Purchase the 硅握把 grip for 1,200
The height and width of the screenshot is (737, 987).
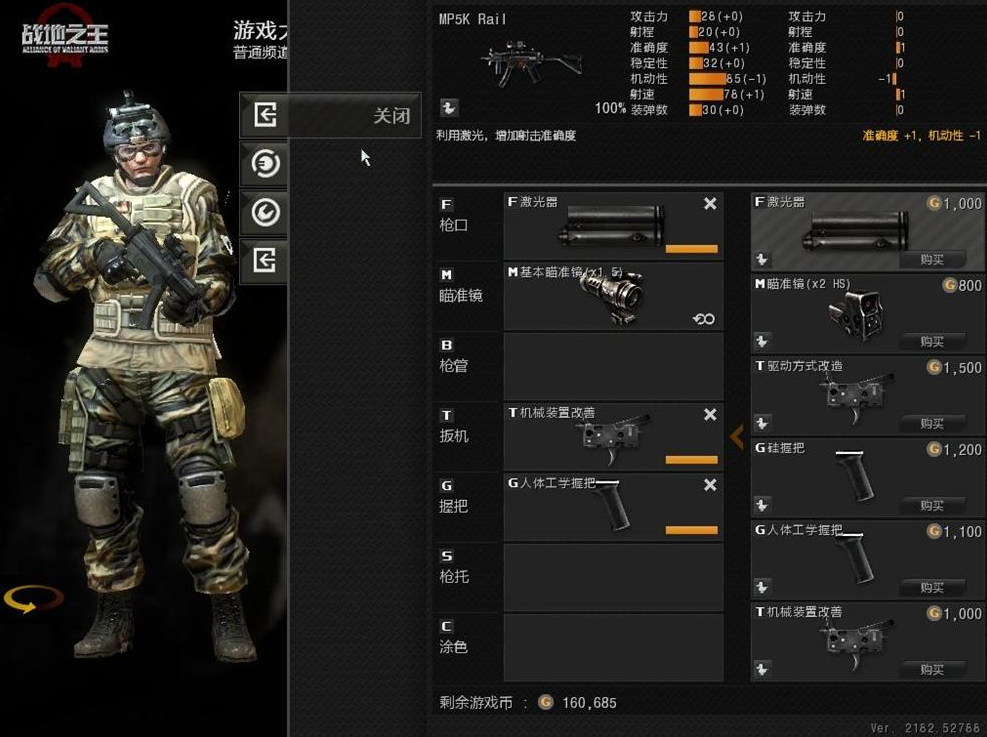pyautogui.click(x=932, y=505)
